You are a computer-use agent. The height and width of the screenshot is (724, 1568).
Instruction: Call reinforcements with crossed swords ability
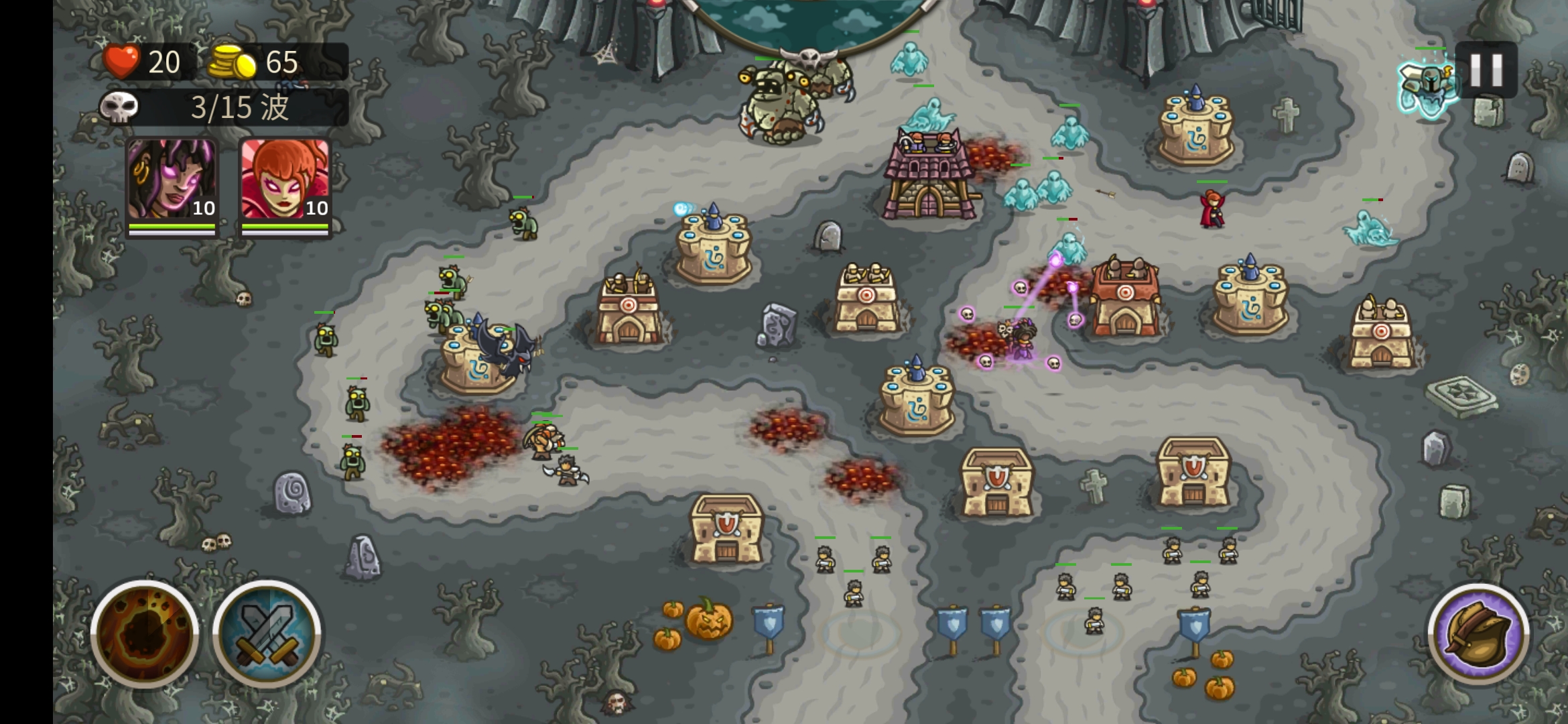267,633
